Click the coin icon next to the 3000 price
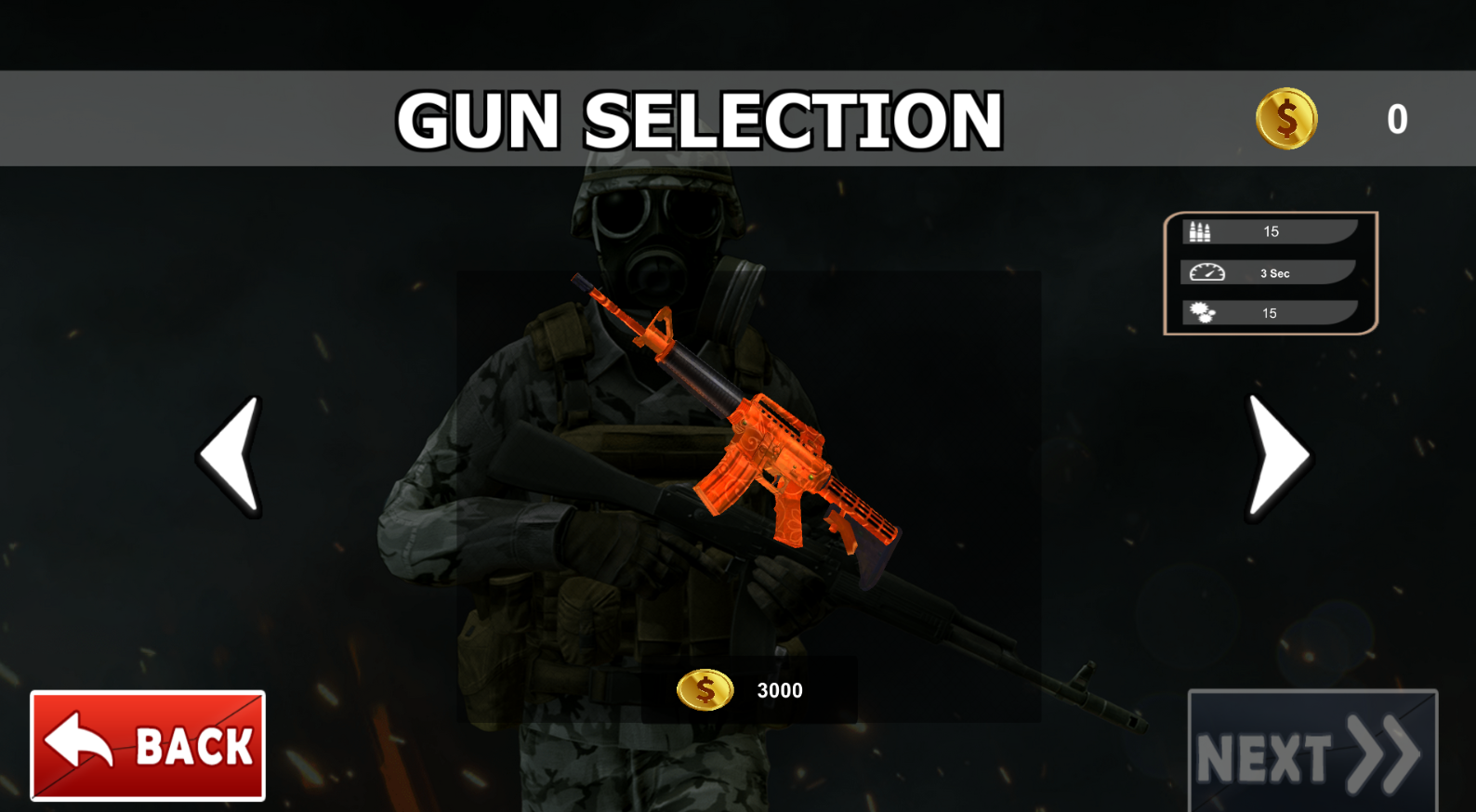Viewport: 1476px width, 812px height. 704,690
